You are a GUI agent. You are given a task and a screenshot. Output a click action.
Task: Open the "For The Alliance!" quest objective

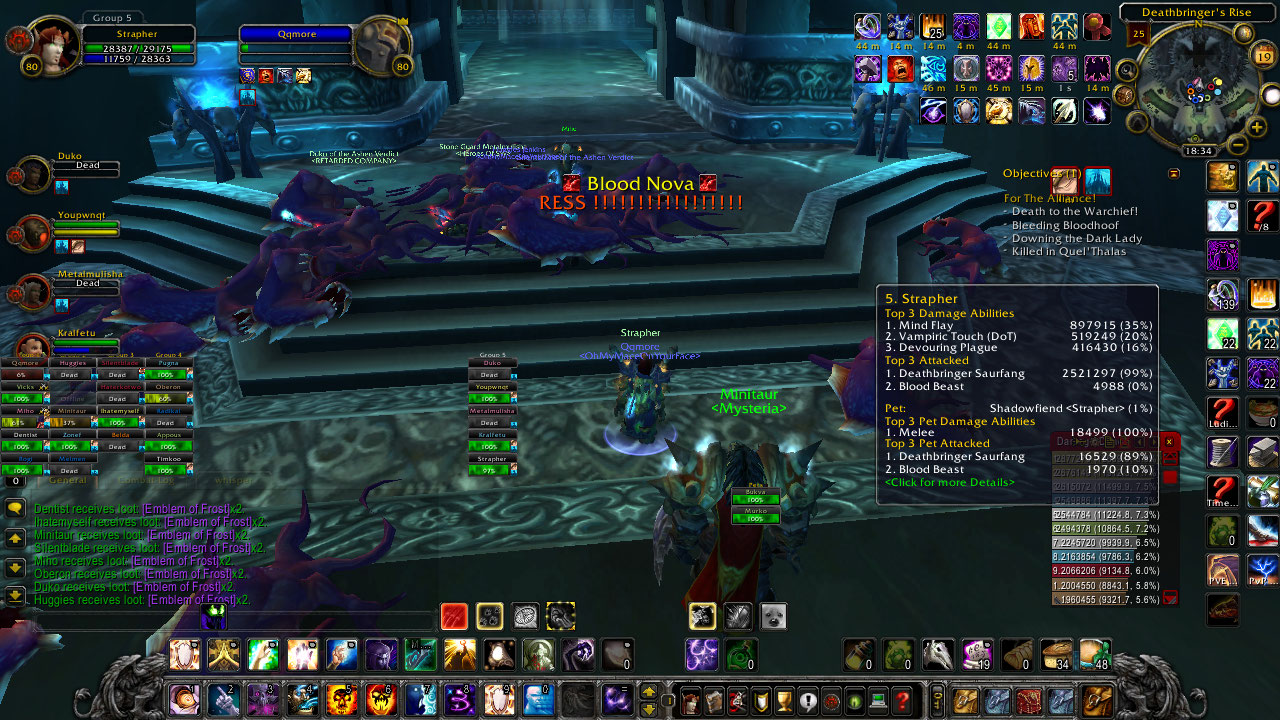(x=1050, y=198)
